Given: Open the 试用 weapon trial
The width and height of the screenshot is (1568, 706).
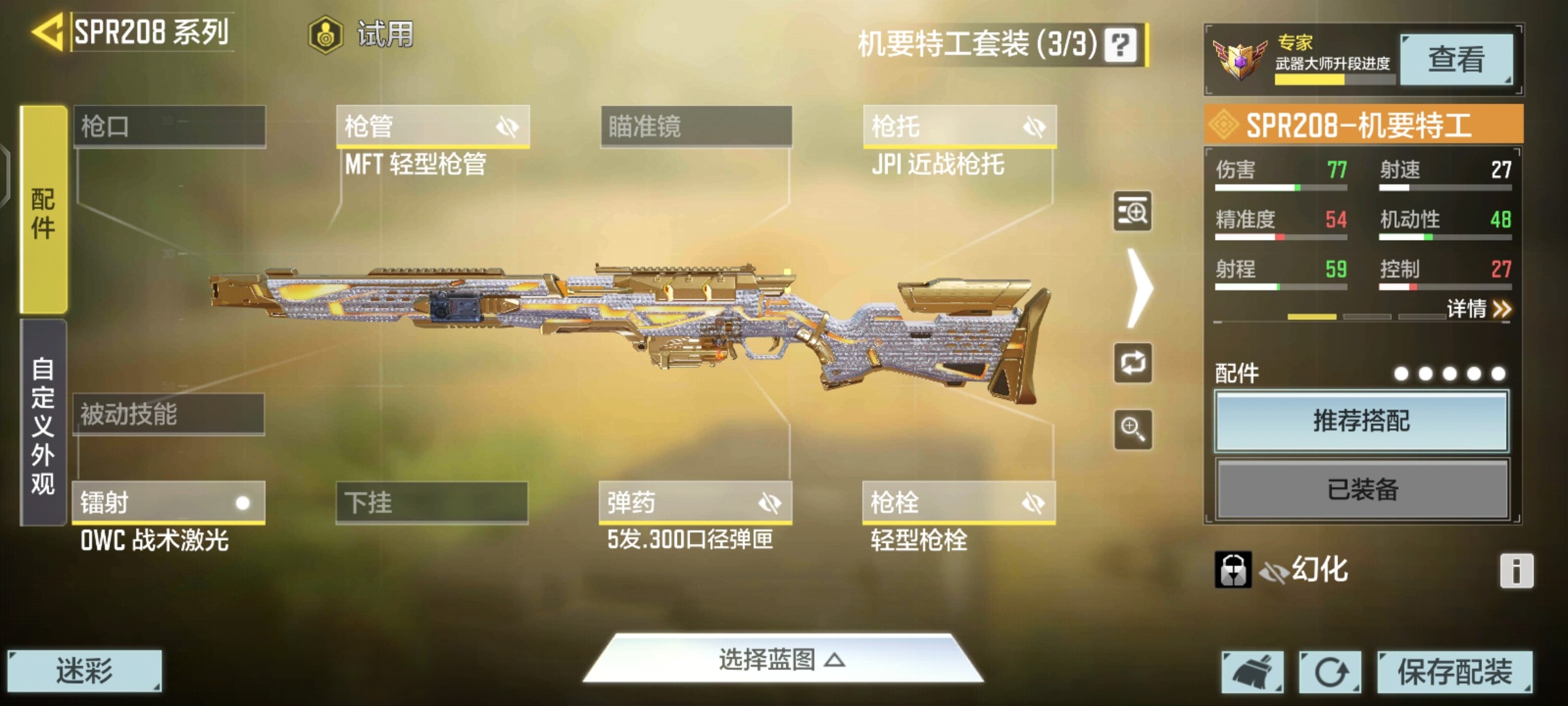Looking at the screenshot, I should pos(363,34).
